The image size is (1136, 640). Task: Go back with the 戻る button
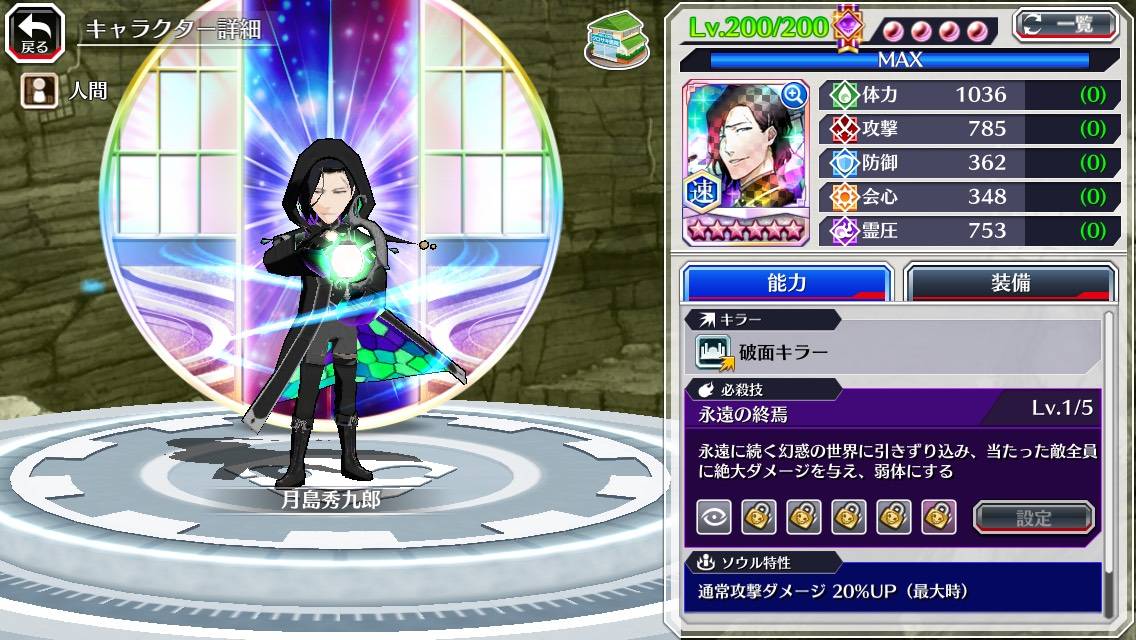(35, 32)
